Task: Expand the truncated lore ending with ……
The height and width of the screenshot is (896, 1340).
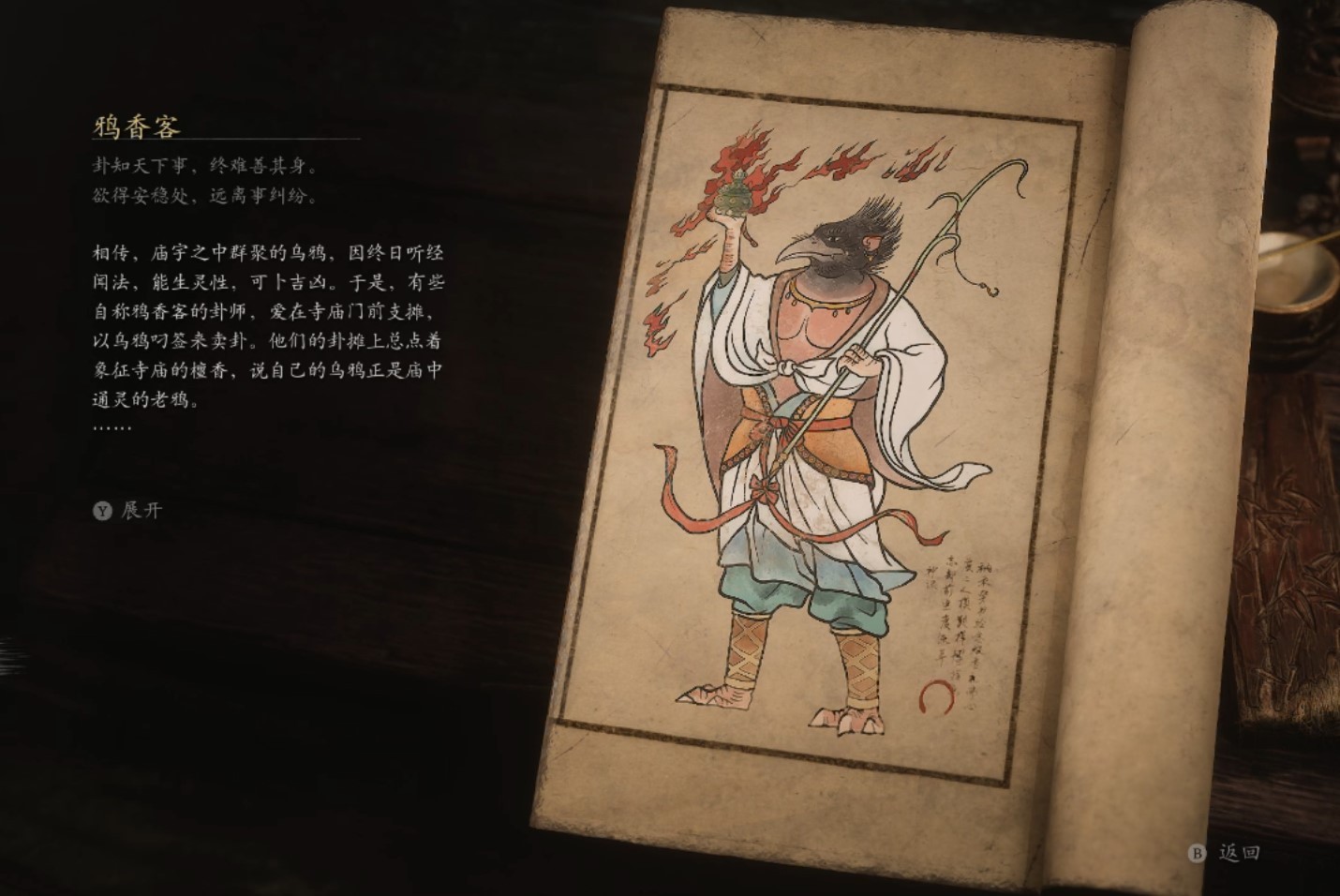Action: tap(131, 509)
